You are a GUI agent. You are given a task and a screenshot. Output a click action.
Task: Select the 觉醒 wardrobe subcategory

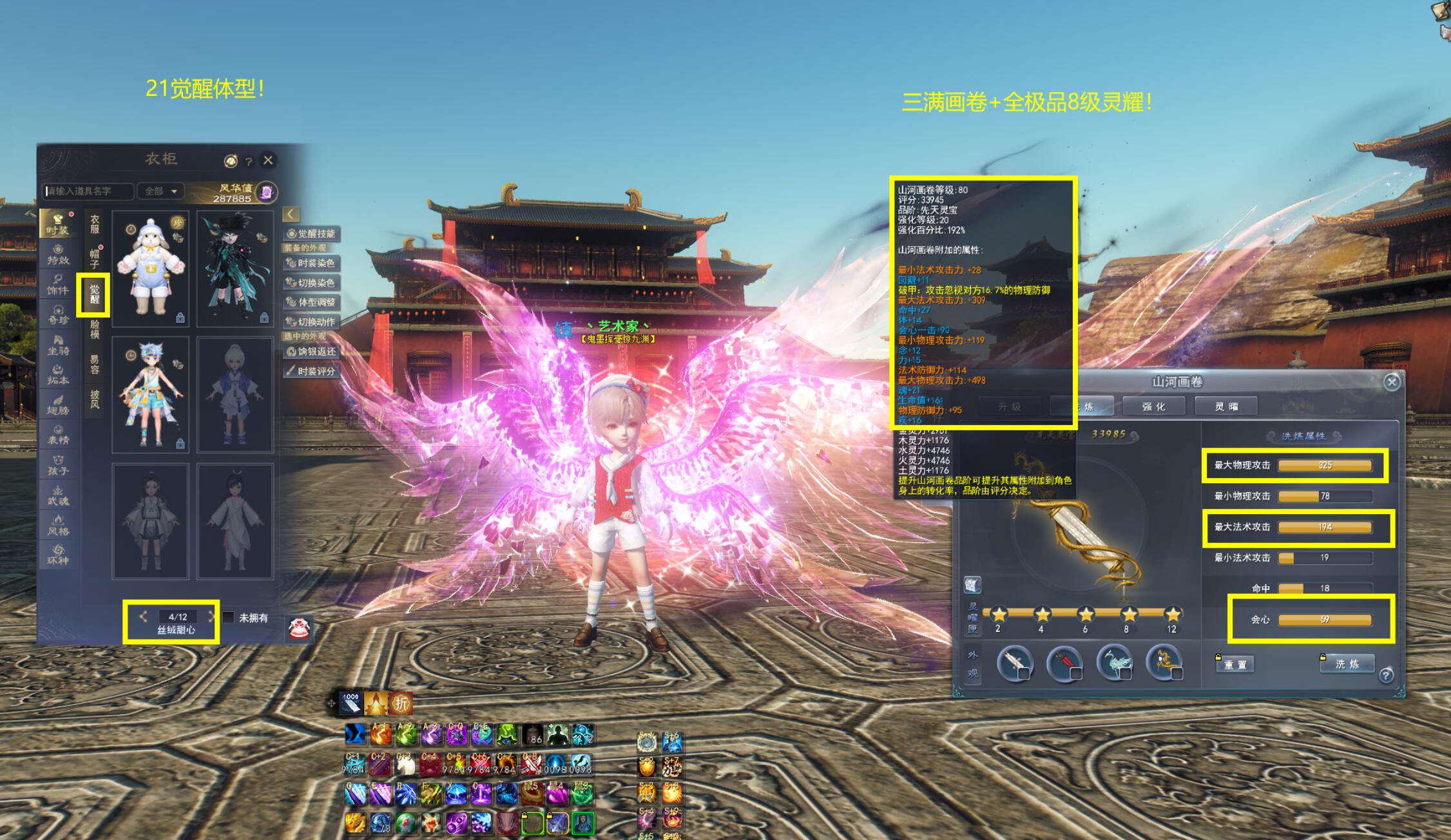coord(94,294)
